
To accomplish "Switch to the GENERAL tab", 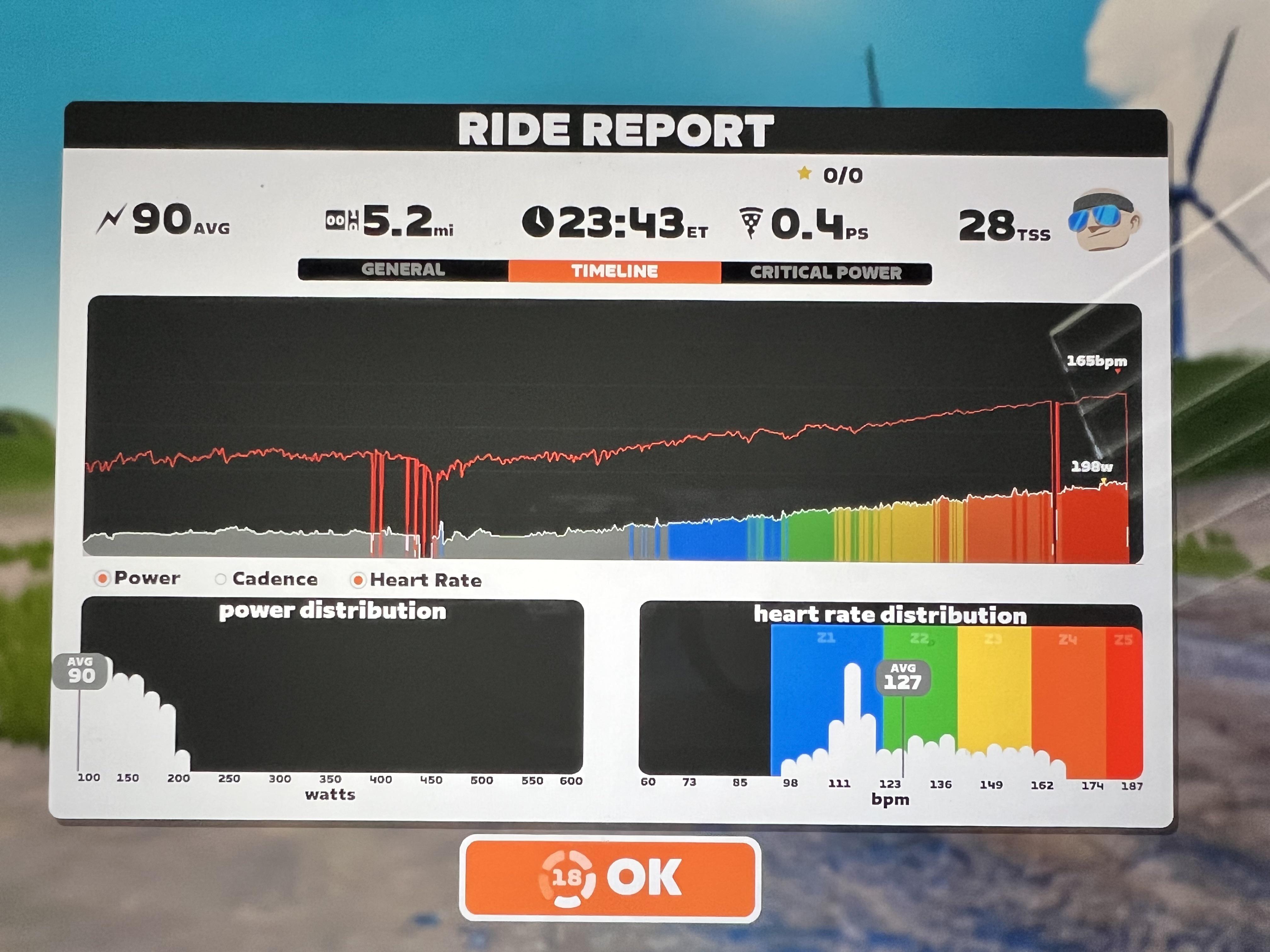I will click(x=403, y=270).
